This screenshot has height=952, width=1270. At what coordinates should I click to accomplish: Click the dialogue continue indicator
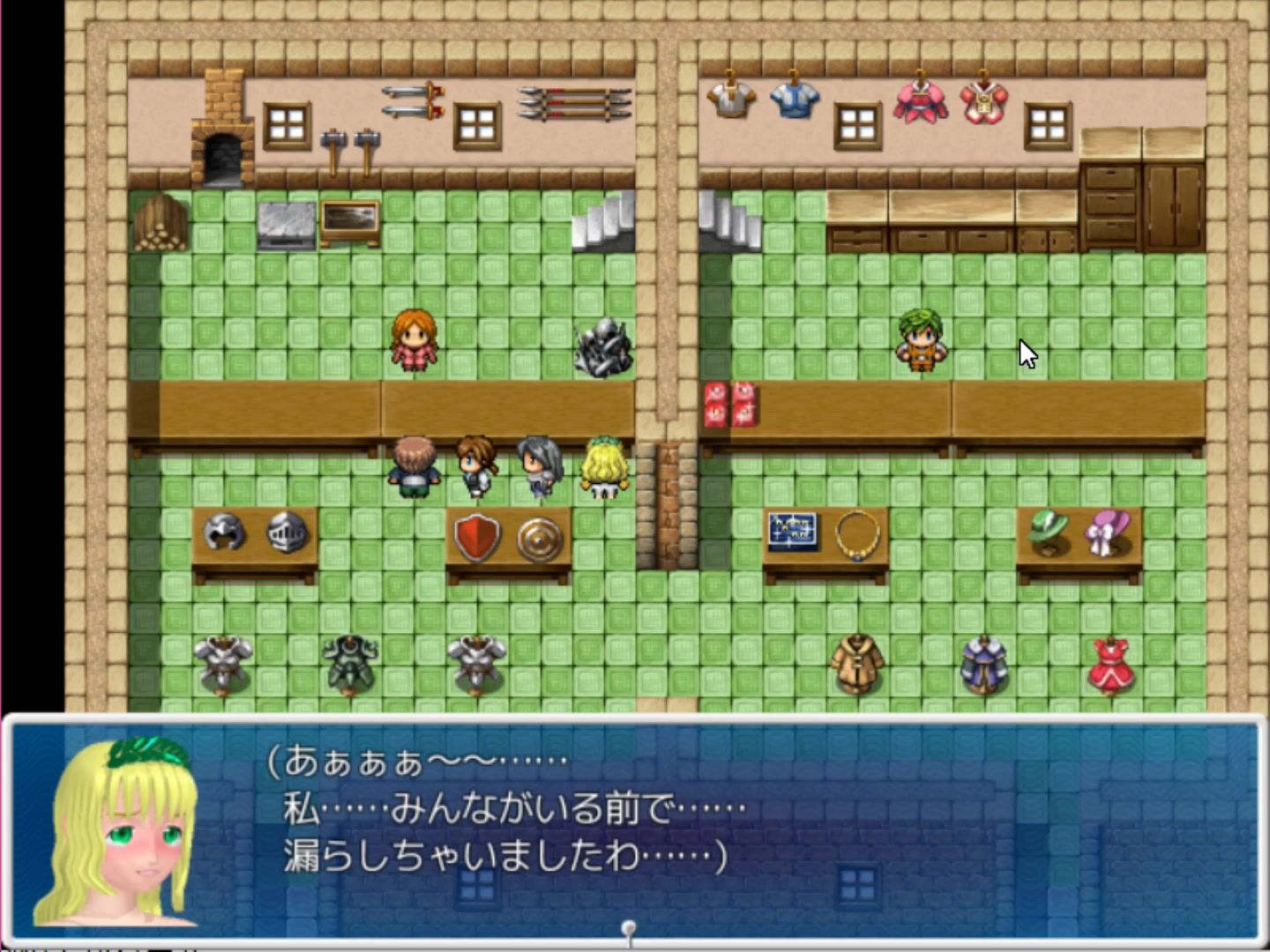tap(629, 929)
